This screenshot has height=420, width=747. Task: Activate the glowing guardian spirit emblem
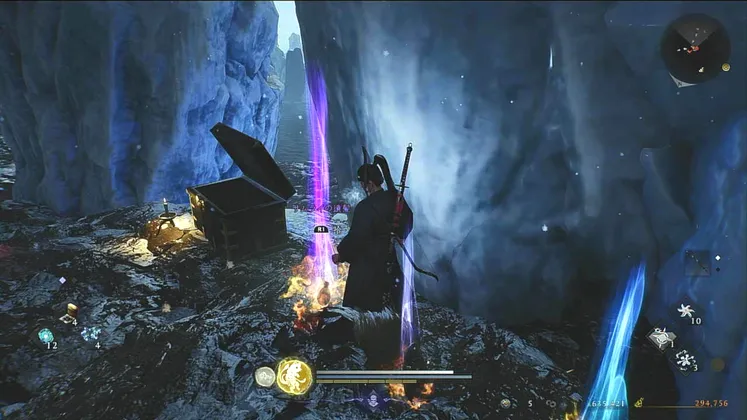[294, 375]
